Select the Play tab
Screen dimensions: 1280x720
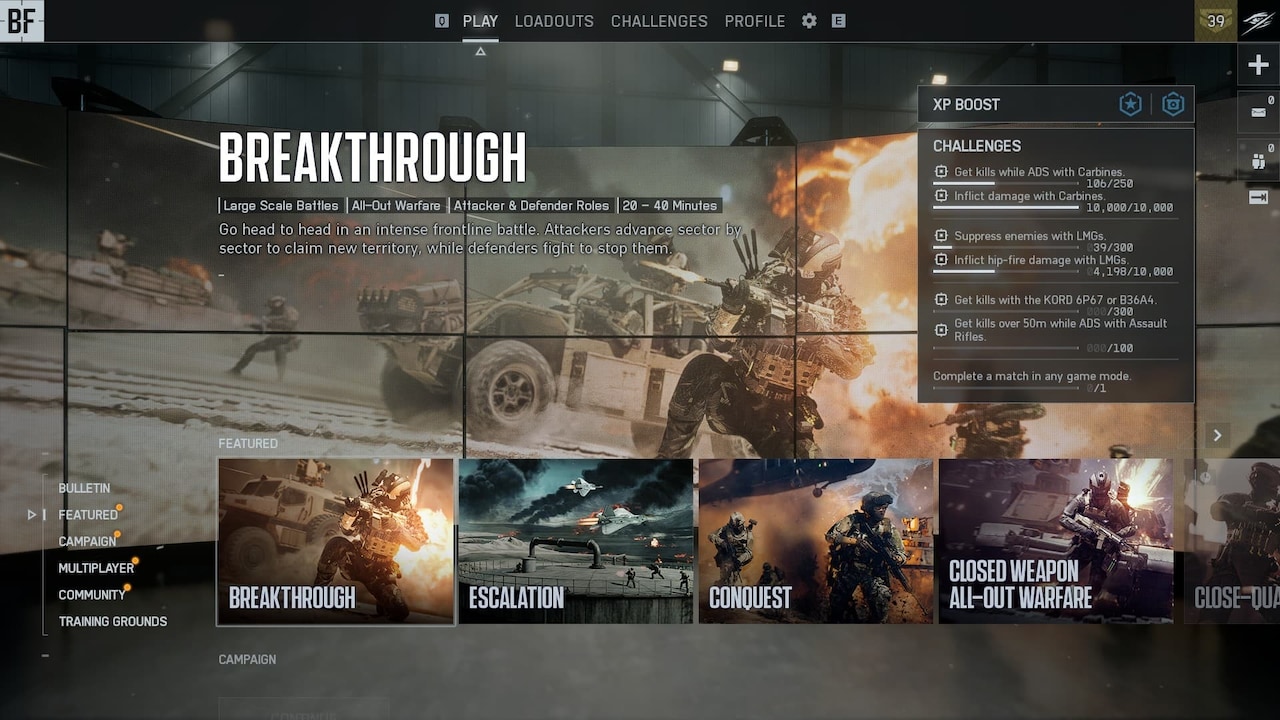point(480,21)
